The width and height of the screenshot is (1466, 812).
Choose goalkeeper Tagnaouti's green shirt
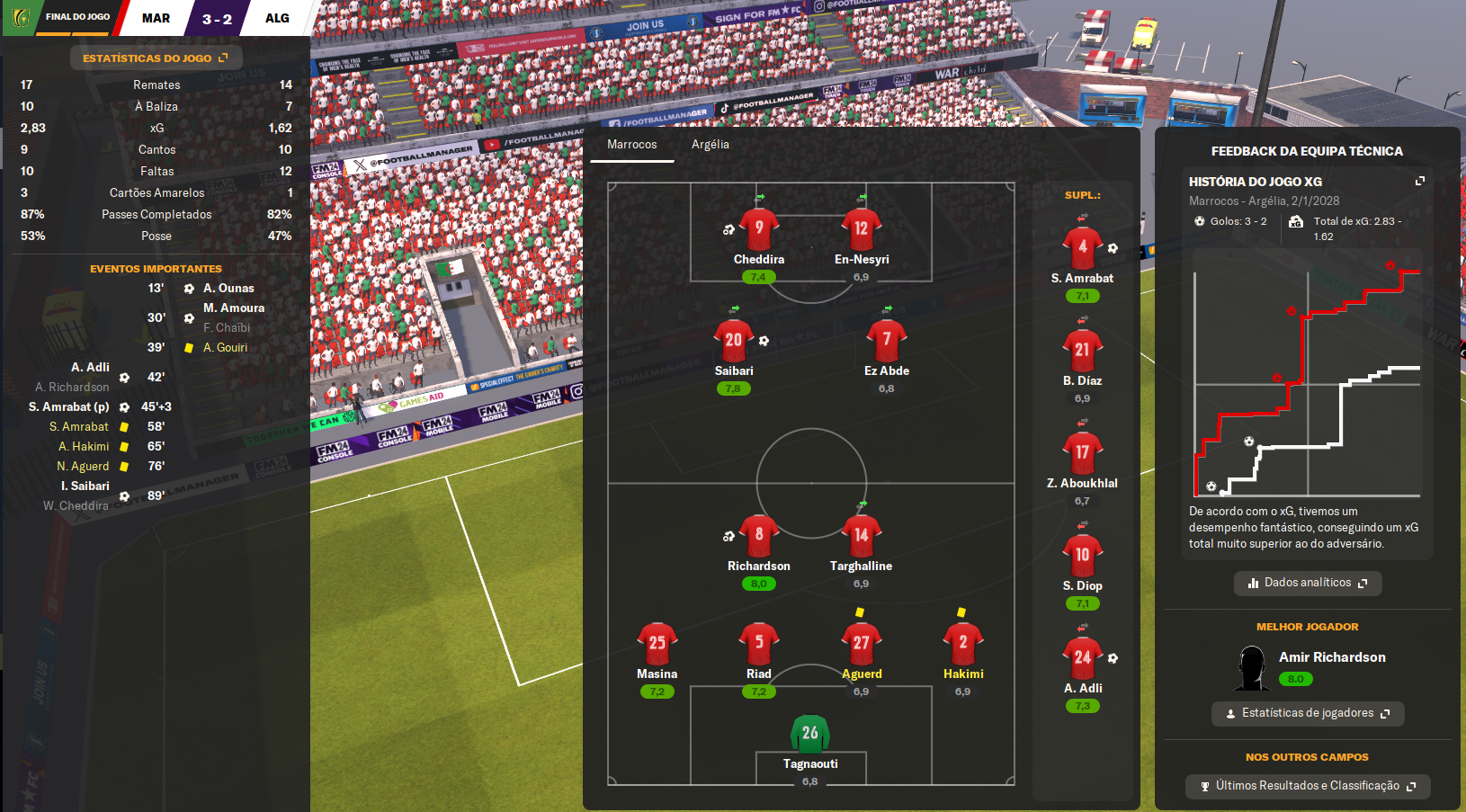809,733
